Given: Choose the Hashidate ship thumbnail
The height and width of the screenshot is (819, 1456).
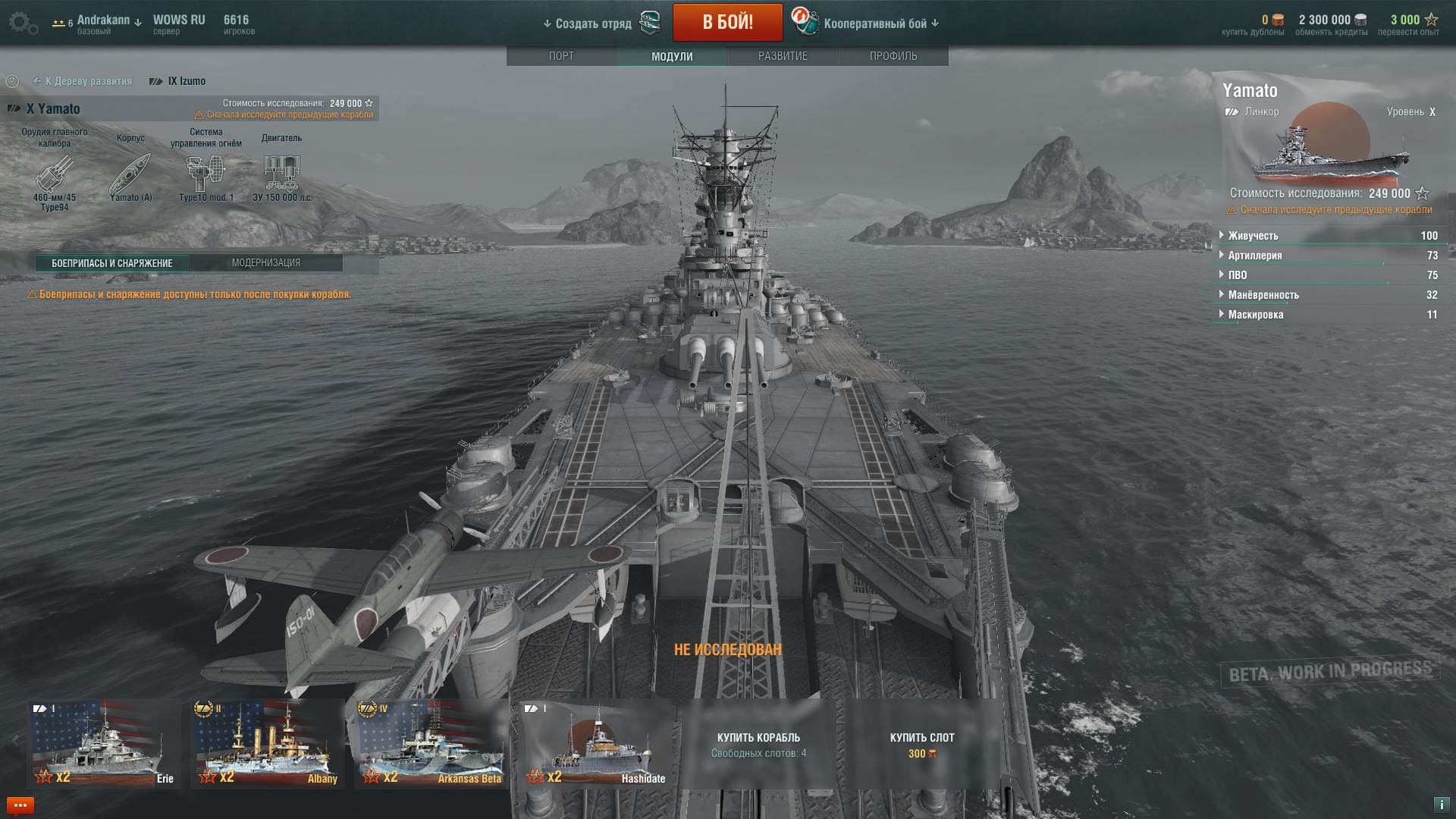Looking at the screenshot, I should tap(596, 743).
